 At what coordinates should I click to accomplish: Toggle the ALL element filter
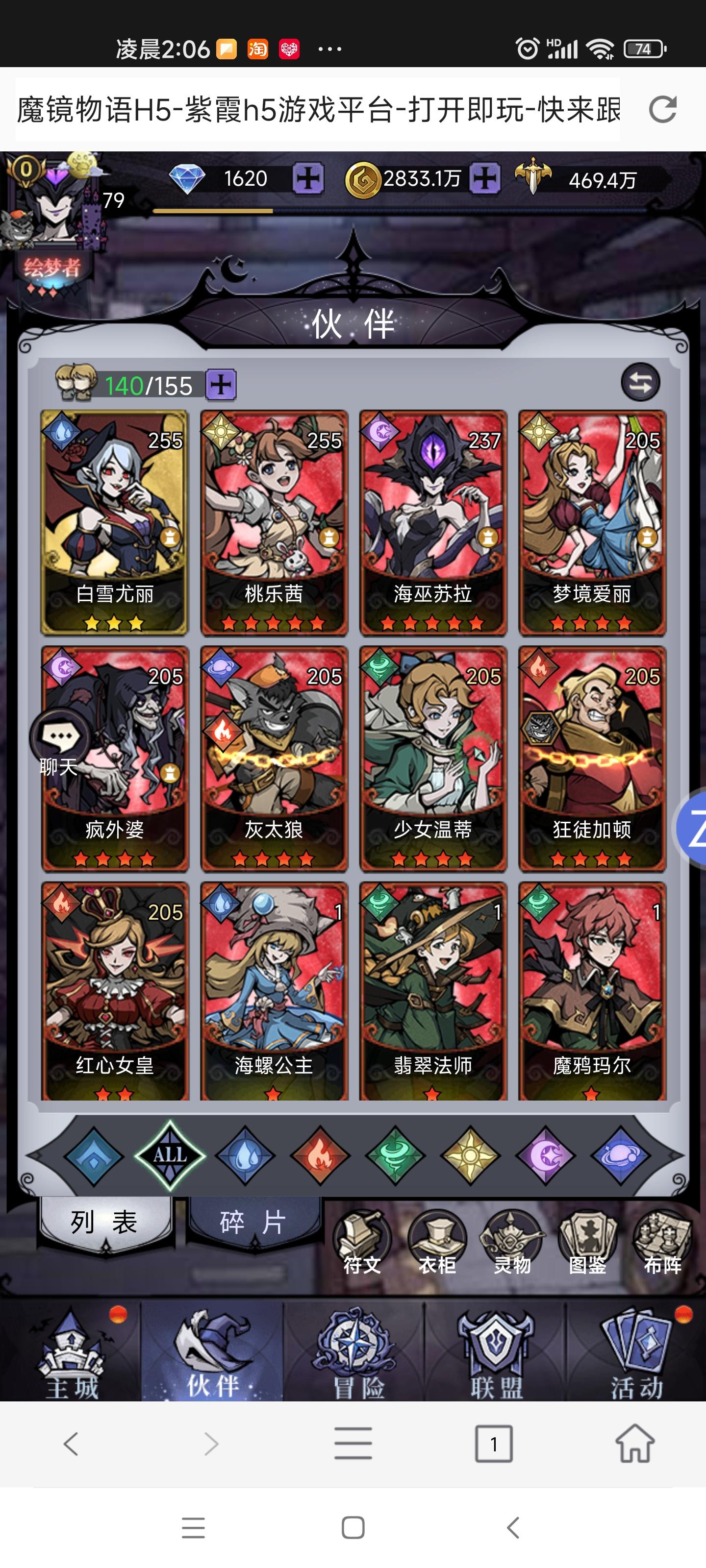[171, 1153]
